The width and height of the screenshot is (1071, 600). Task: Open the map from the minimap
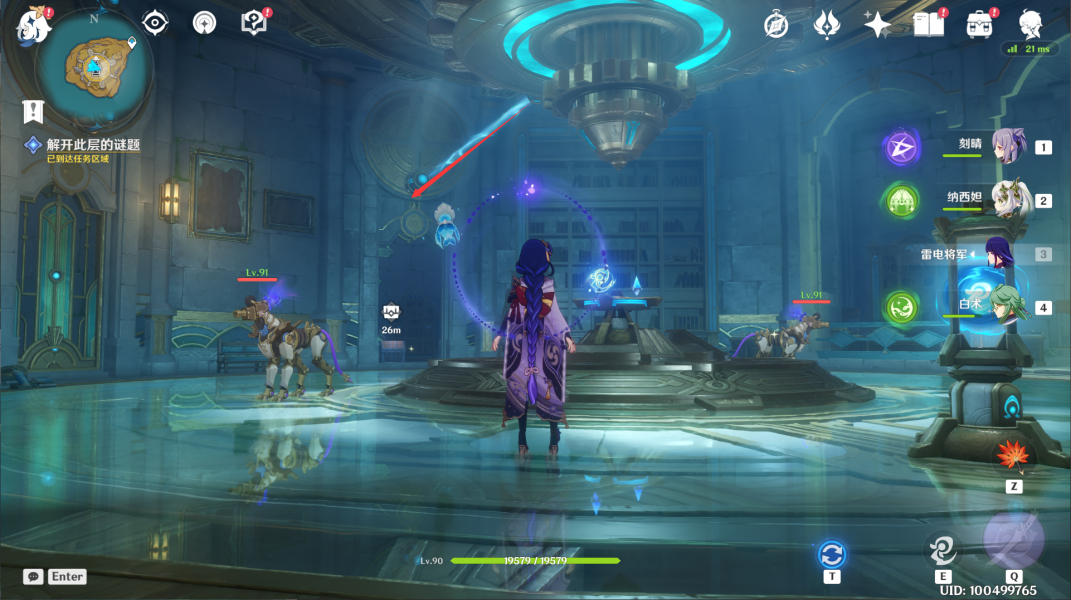coord(94,66)
